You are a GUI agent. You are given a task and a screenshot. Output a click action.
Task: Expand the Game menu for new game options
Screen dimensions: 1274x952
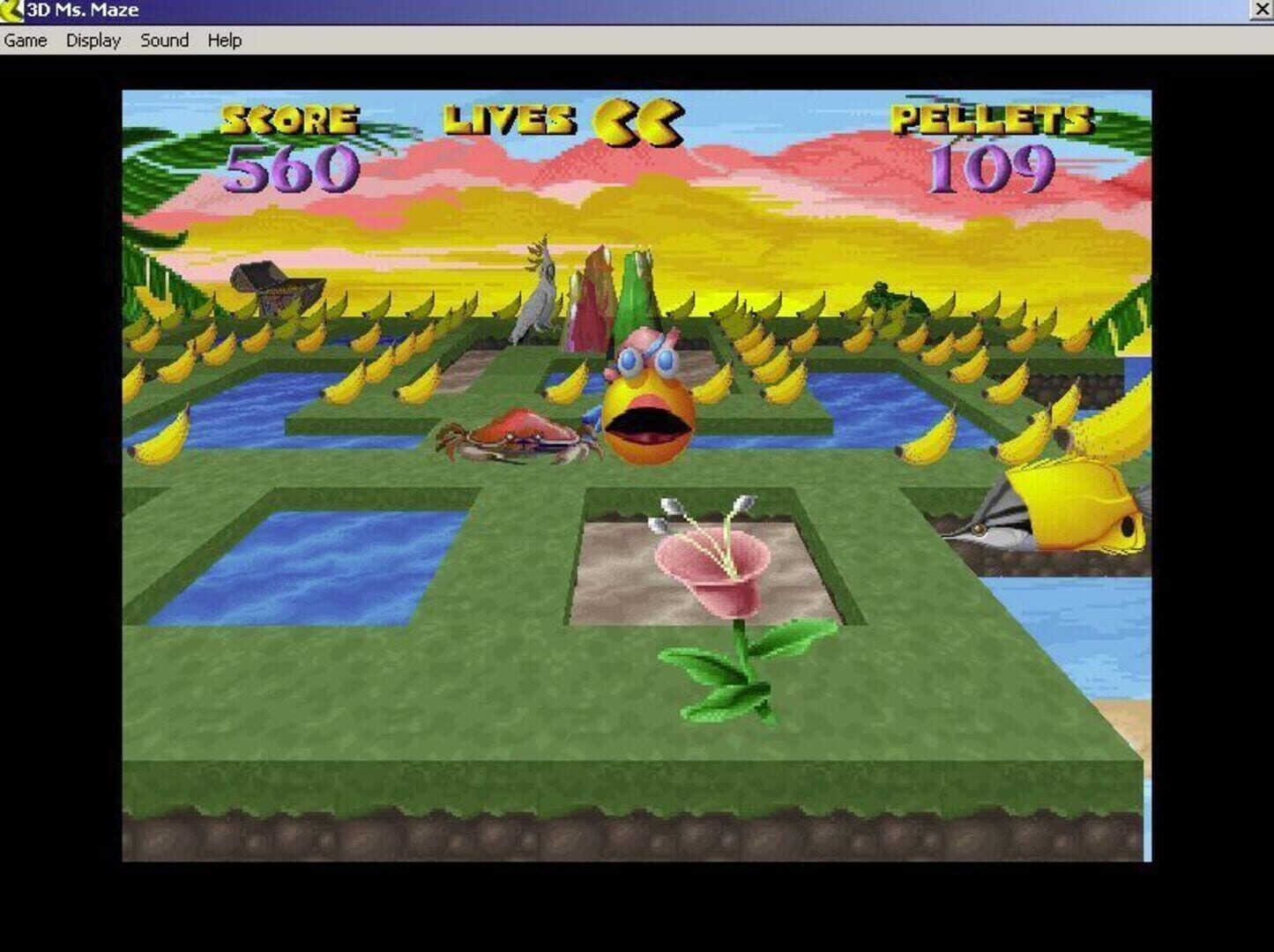(24, 41)
